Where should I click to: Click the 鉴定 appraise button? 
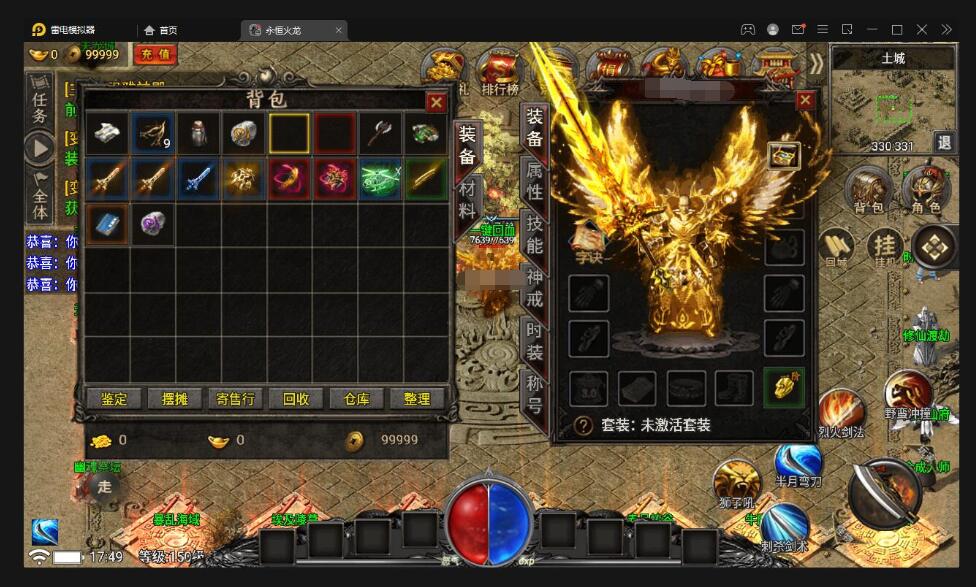click(114, 399)
